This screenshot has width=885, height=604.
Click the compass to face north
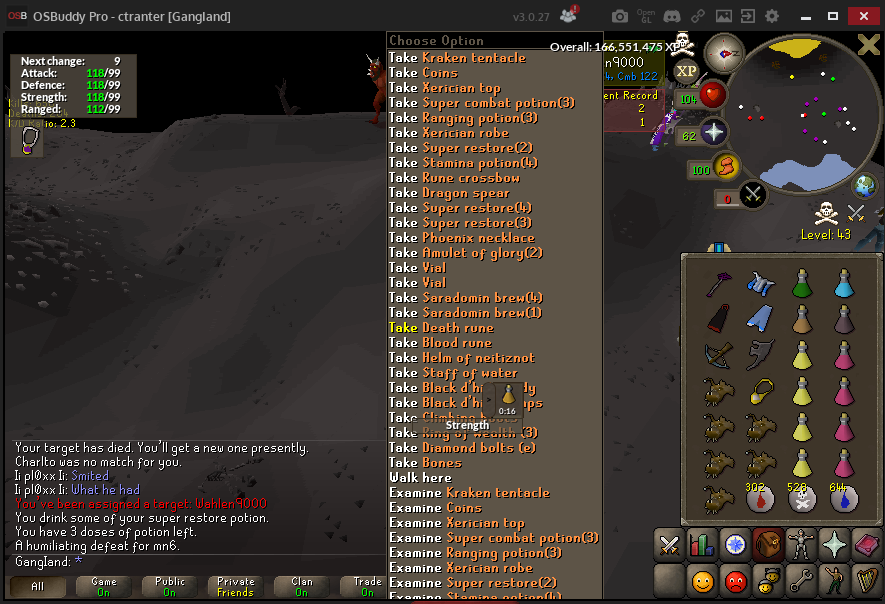point(722,52)
